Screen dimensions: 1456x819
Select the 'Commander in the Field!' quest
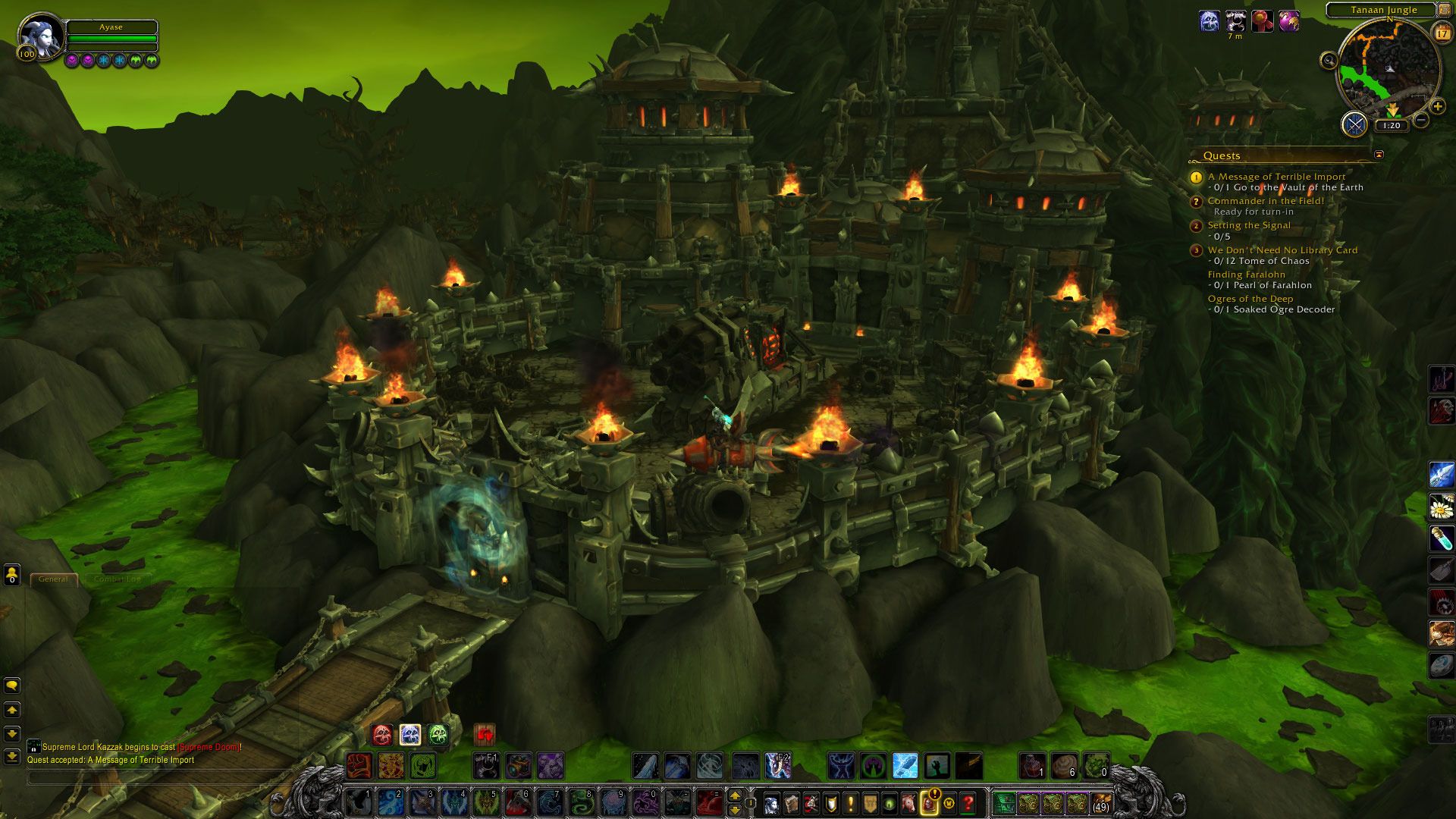1266,201
